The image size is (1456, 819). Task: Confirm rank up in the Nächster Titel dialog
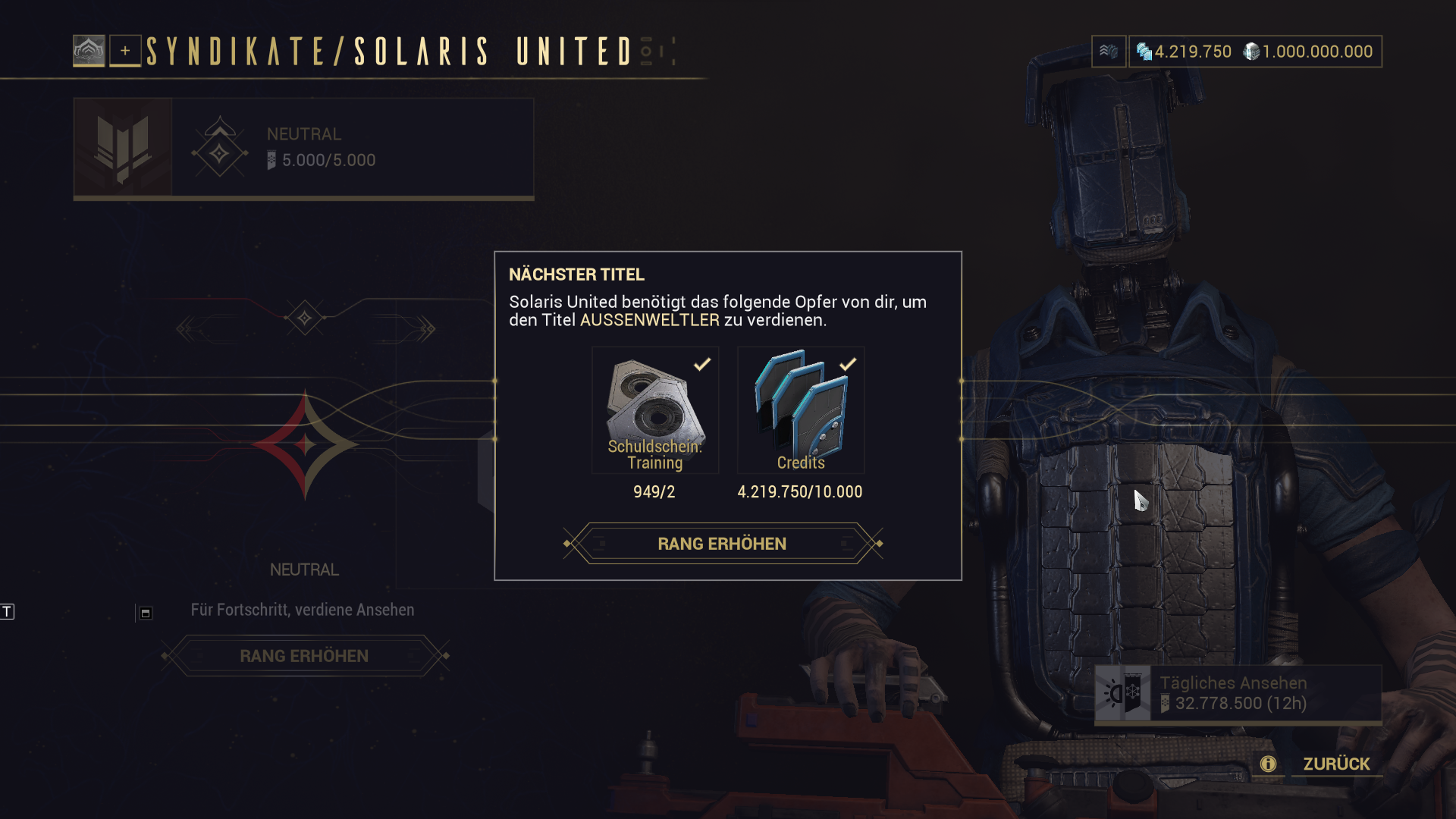pyautogui.click(x=722, y=544)
